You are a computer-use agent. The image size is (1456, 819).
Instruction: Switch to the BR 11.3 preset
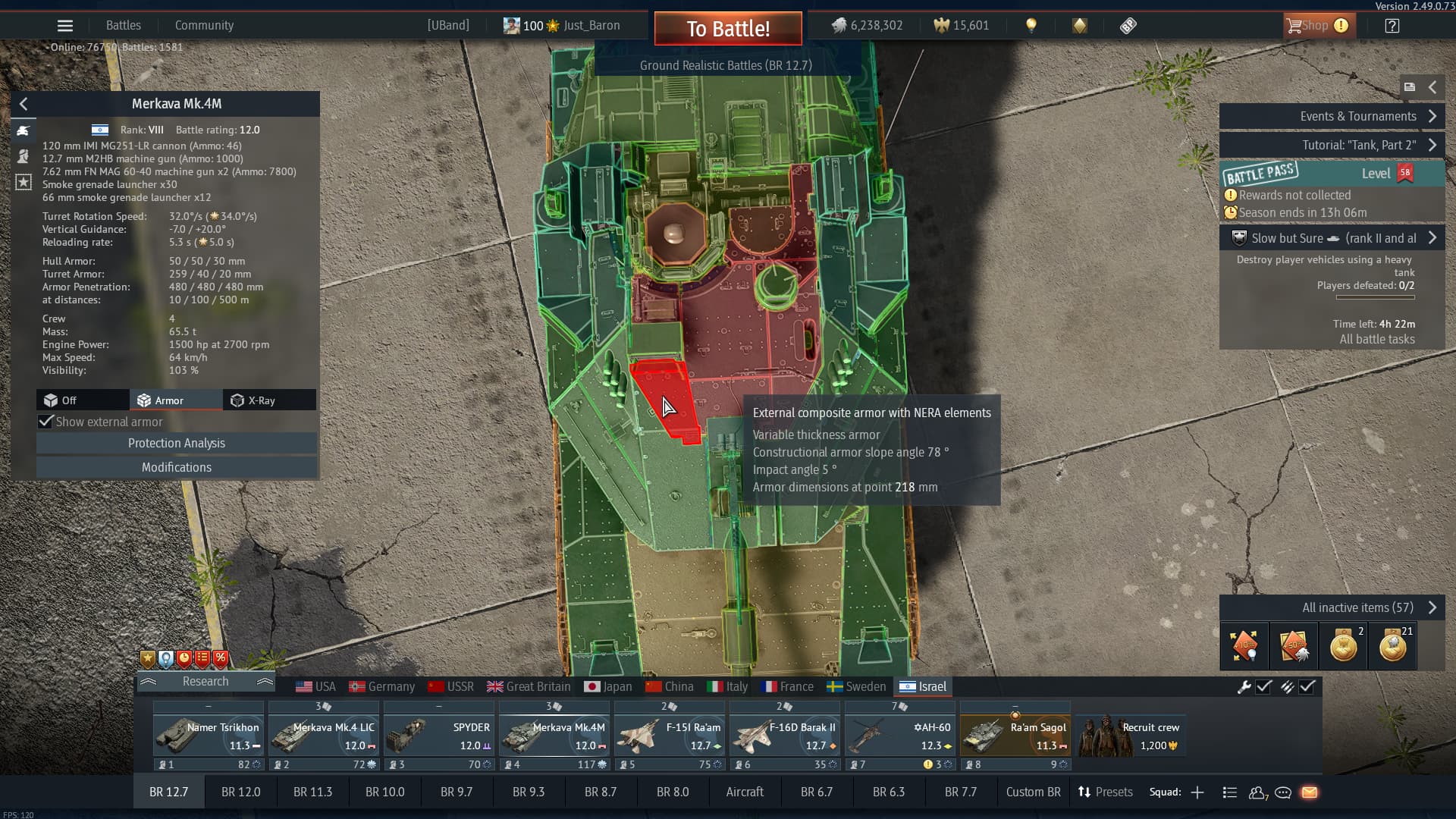[312, 792]
